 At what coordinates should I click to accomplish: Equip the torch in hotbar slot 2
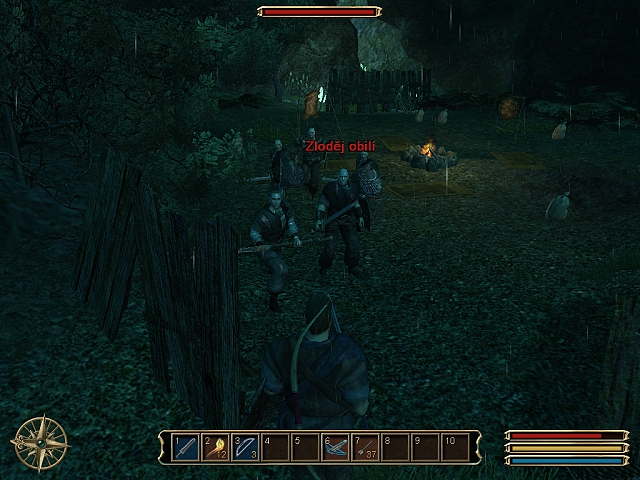(x=216, y=446)
